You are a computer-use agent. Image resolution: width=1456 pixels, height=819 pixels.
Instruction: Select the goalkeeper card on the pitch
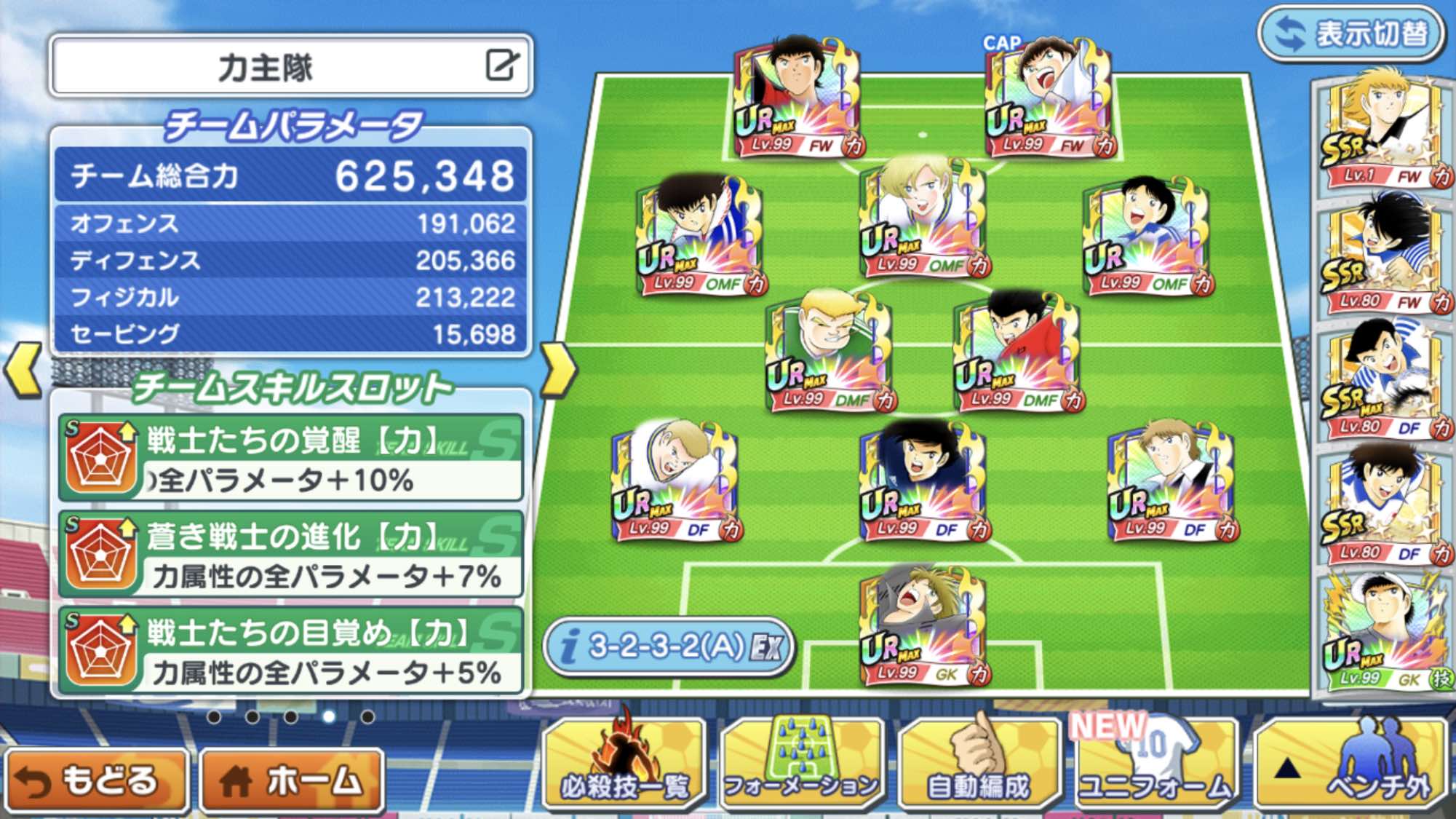pyautogui.click(x=923, y=628)
